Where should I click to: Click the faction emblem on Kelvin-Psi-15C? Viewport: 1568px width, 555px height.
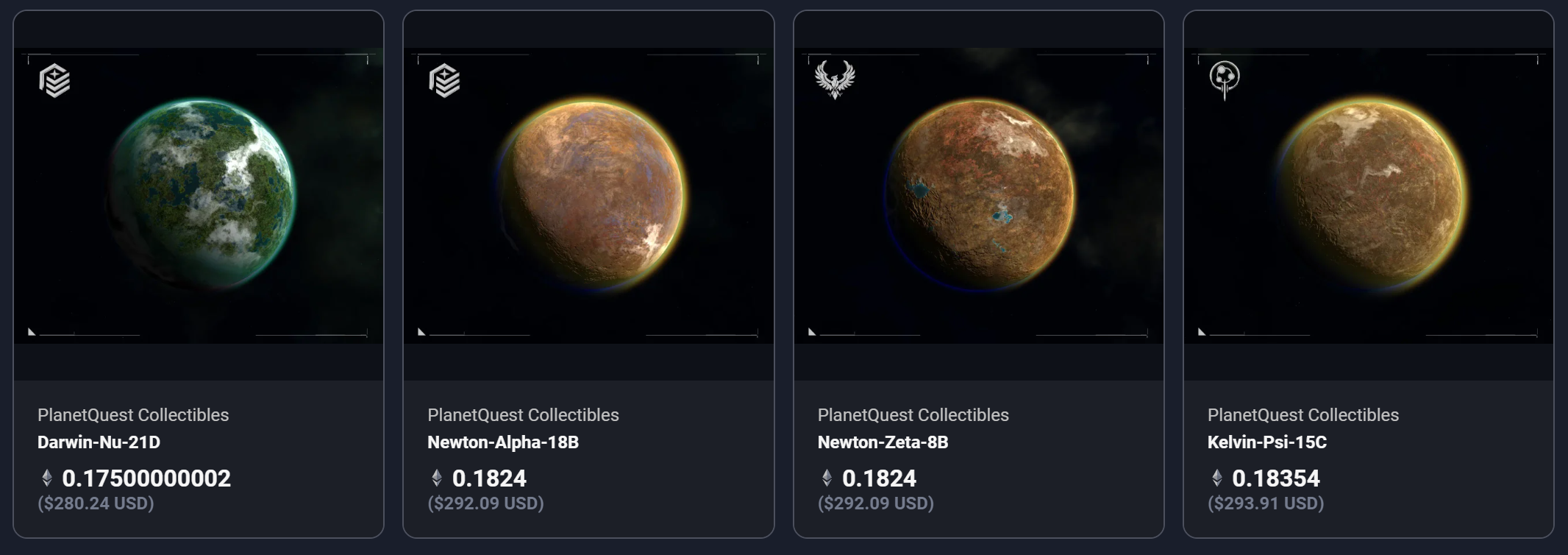(1225, 79)
